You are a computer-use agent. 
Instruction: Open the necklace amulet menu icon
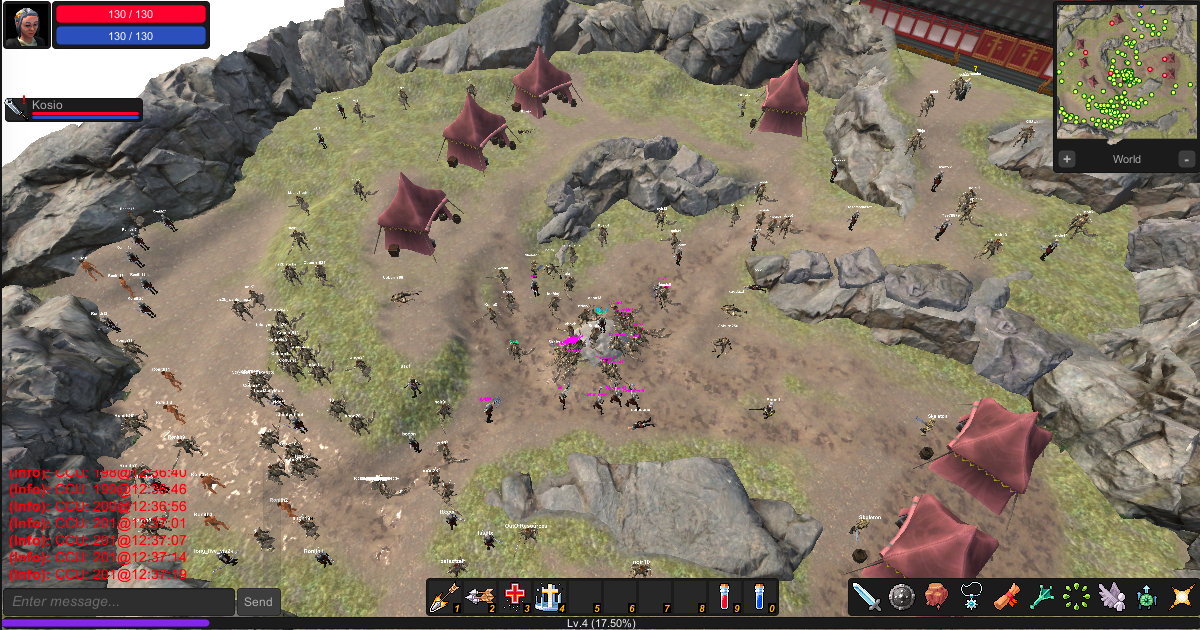972,597
